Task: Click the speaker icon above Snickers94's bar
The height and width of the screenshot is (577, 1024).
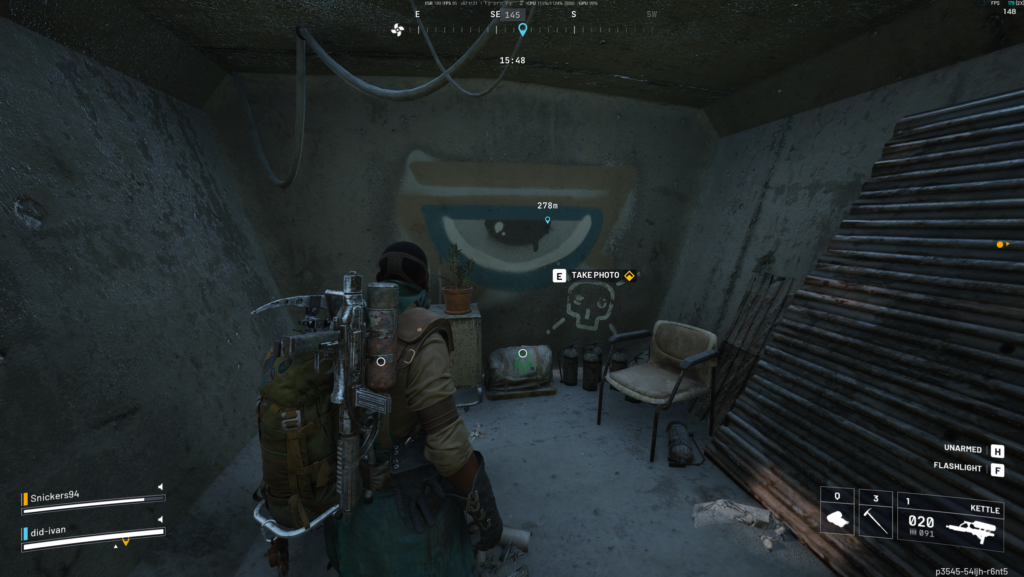Action: [x=160, y=487]
